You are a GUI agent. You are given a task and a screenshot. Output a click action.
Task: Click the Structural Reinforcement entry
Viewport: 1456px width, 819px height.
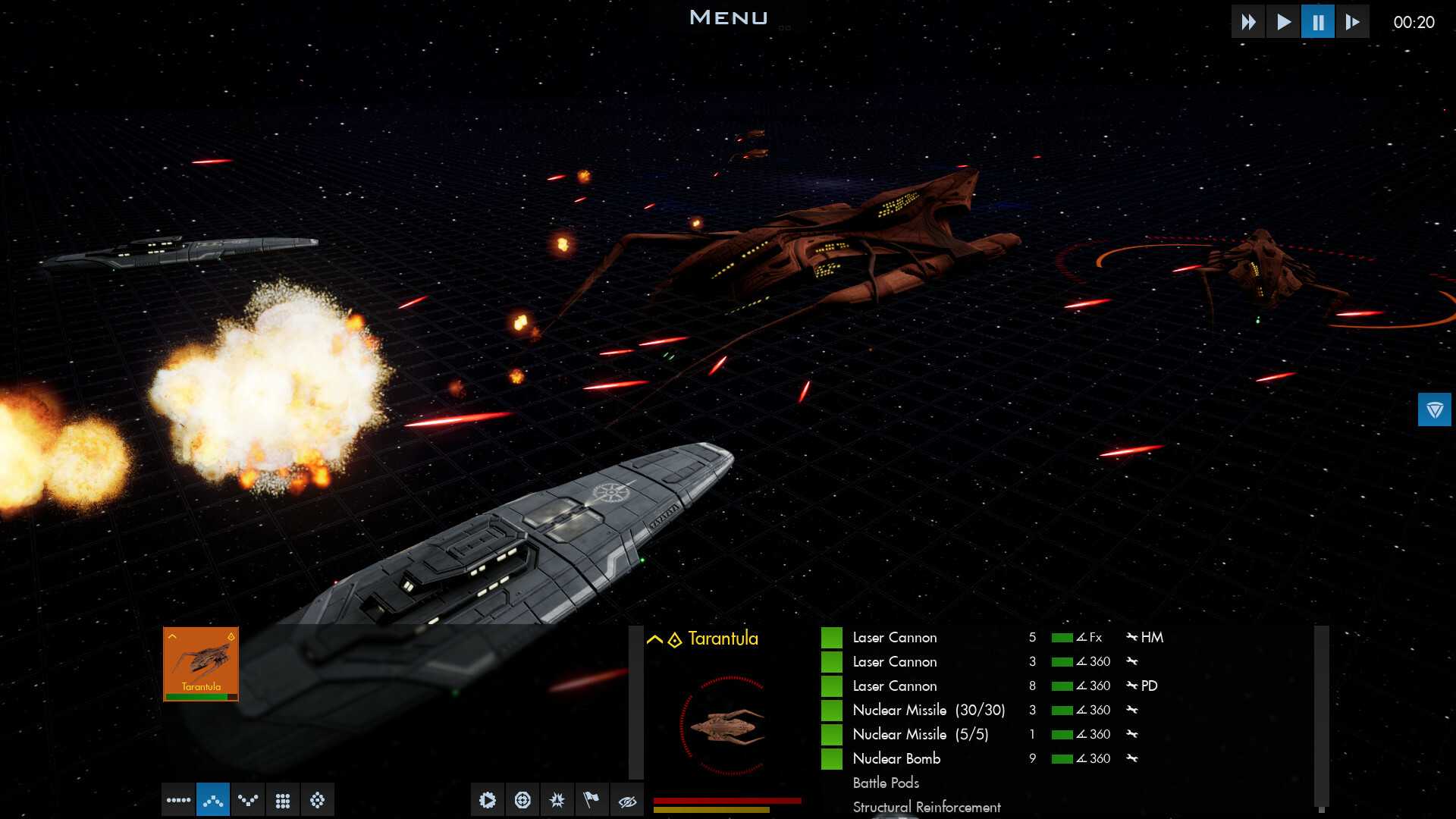tap(927, 807)
